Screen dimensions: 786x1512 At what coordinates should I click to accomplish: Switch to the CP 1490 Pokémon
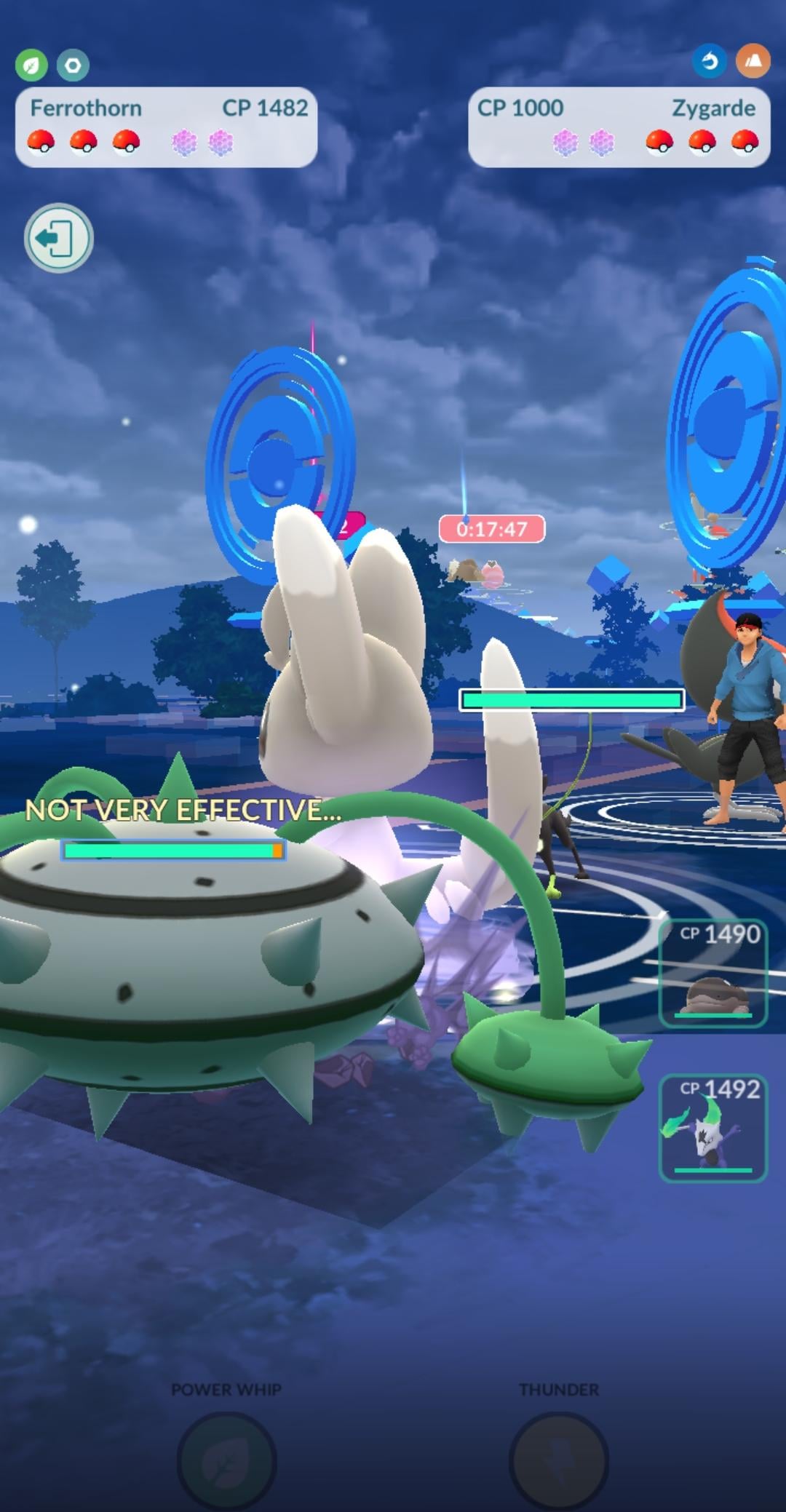[712, 974]
